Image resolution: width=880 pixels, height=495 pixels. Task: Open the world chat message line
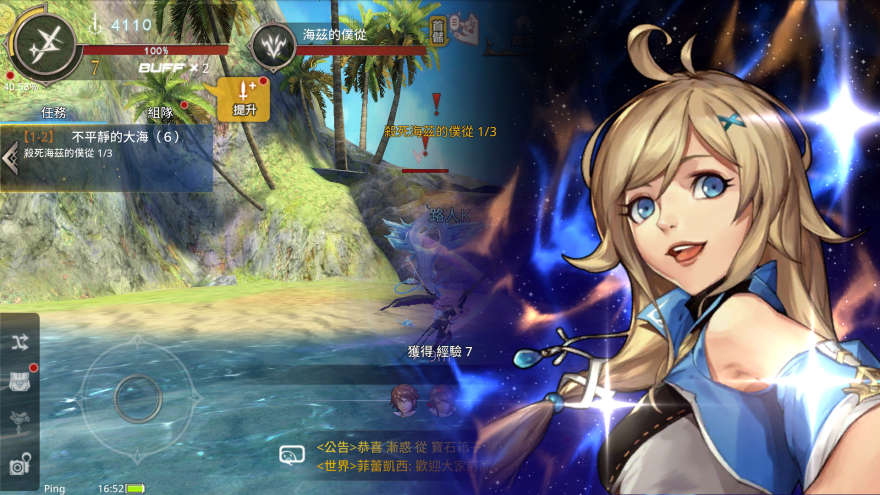[400, 465]
